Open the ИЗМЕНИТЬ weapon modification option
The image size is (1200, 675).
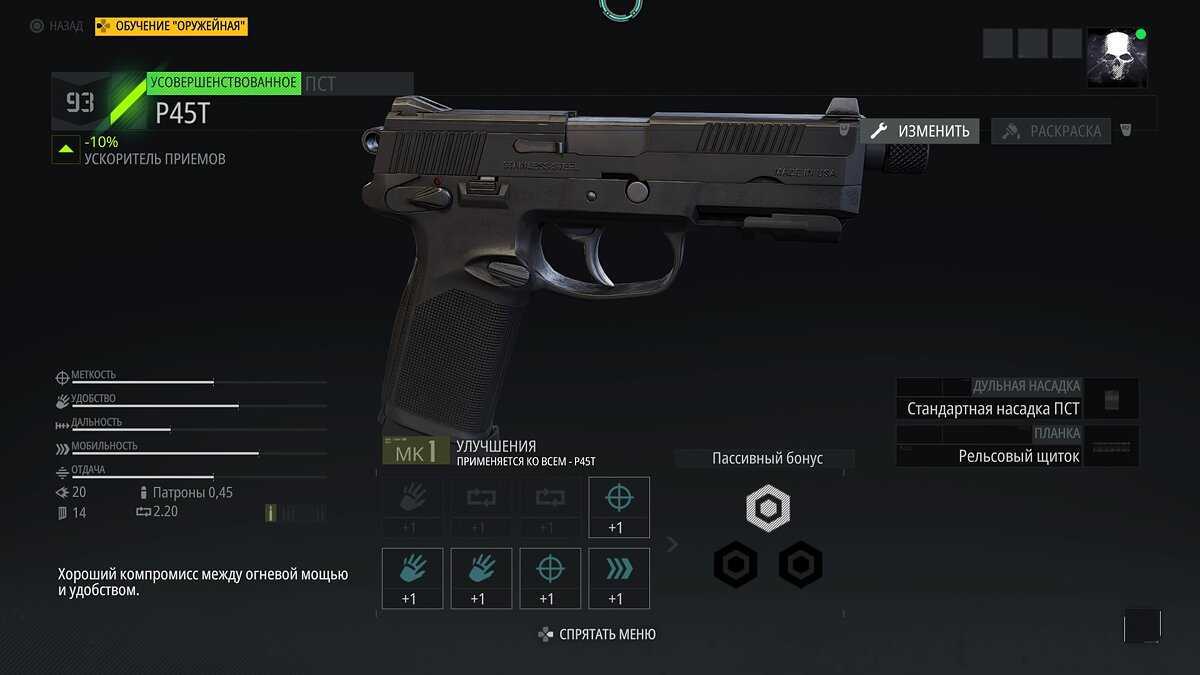(920, 131)
